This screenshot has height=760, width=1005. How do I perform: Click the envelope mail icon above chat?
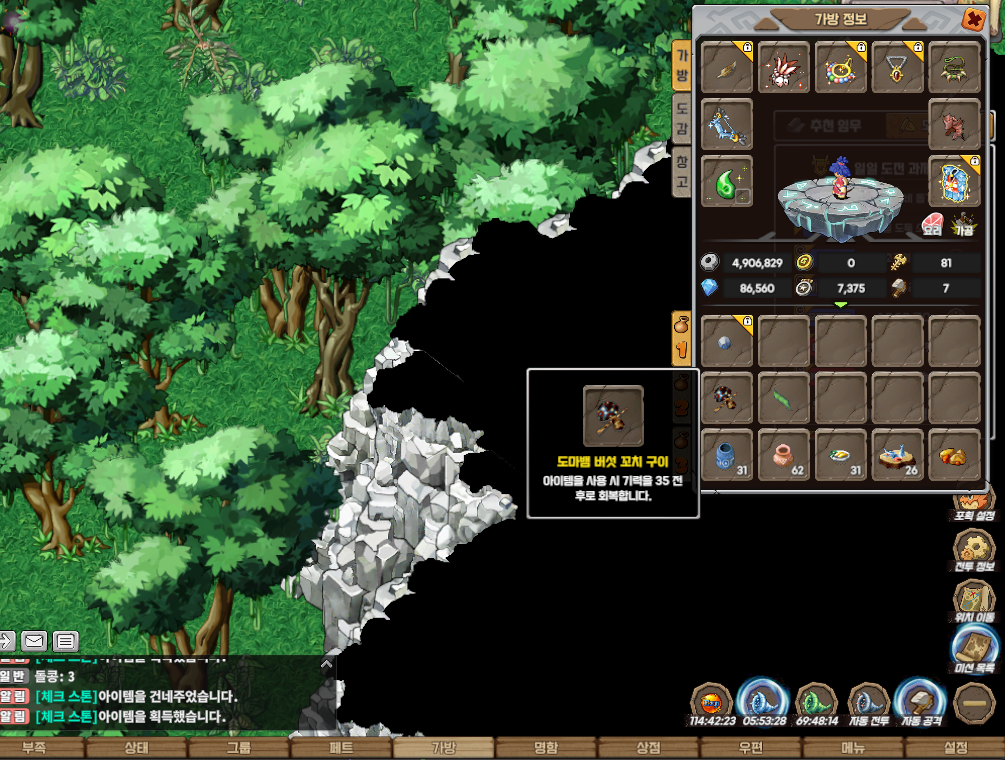pyautogui.click(x=35, y=641)
